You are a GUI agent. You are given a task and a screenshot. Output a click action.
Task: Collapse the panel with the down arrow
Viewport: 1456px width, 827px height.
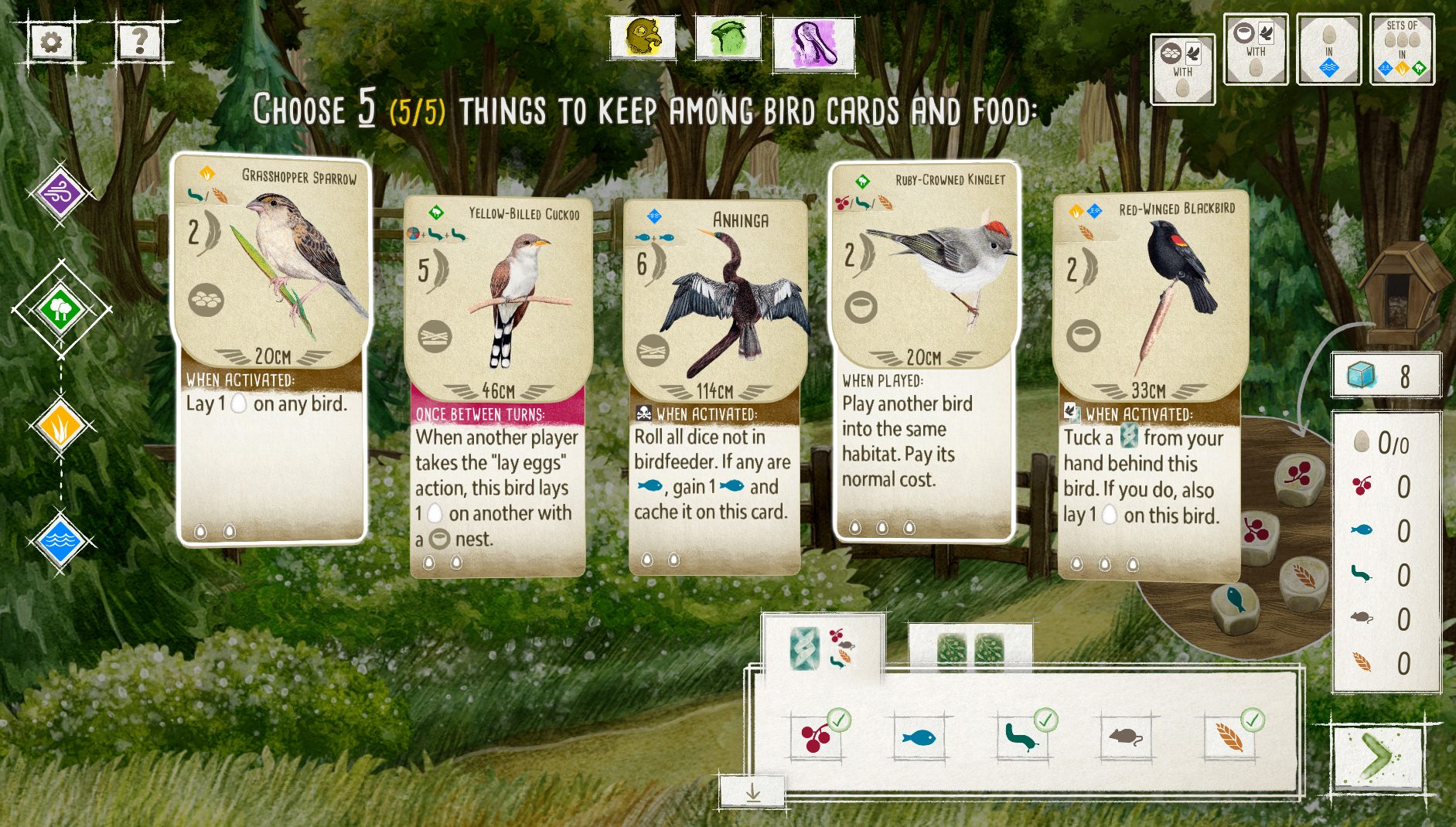pos(752,792)
